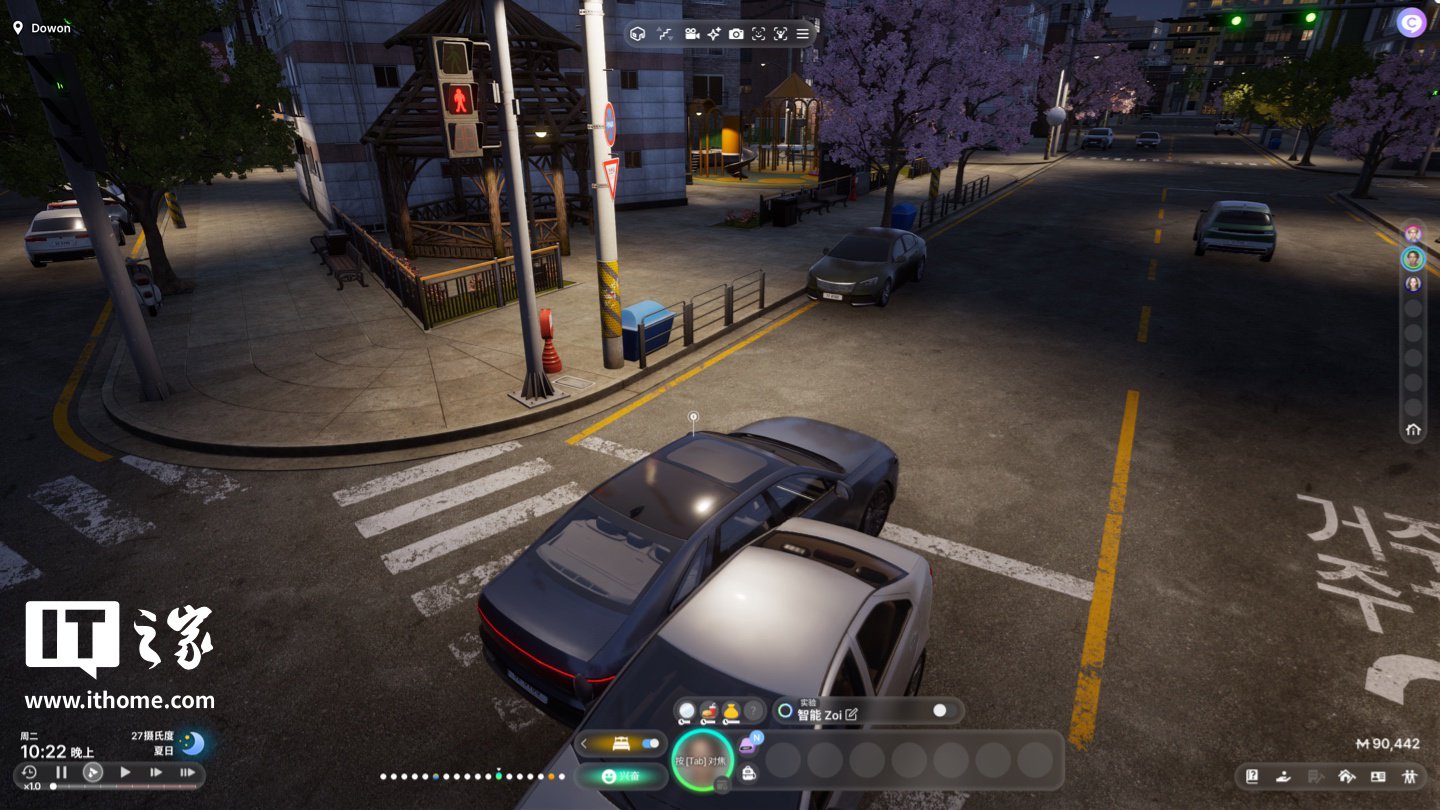
Task: Click the video camera toolbar icon
Action: coord(691,34)
